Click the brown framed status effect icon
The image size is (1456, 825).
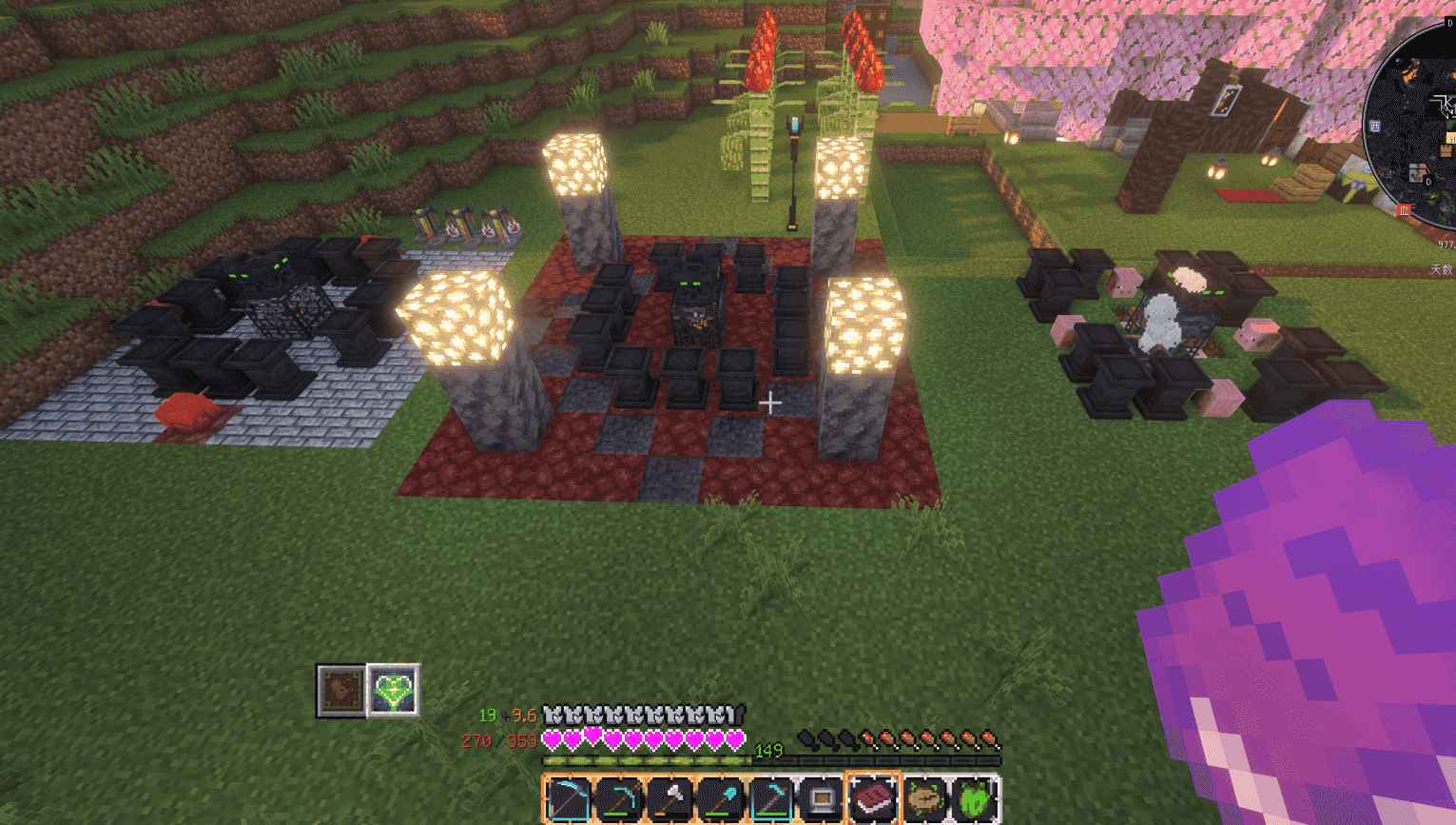point(340,690)
